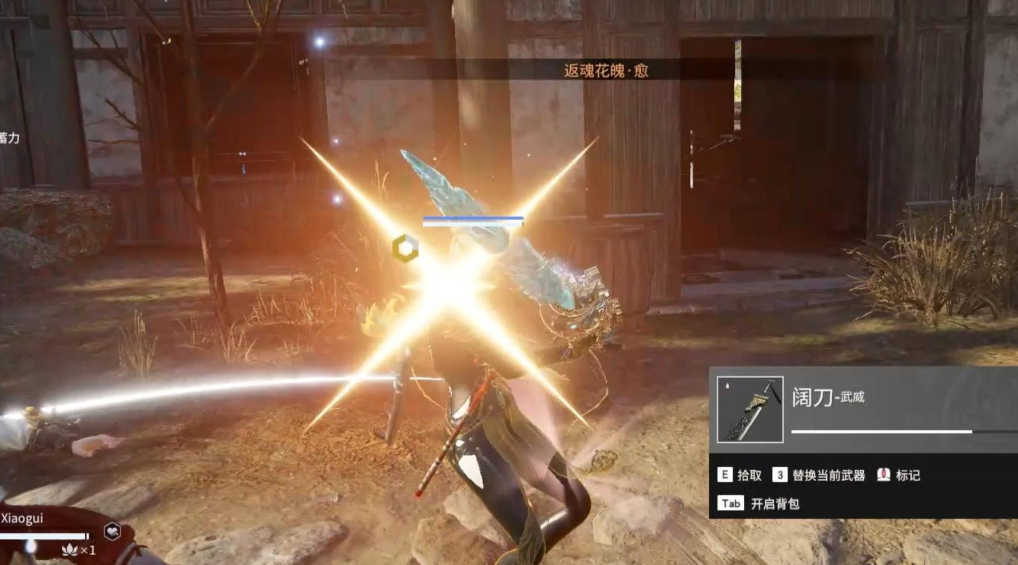Select the 阔刀-武威 greatsword thumbnail
The width and height of the screenshot is (1018, 565).
click(x=750, y=409)
